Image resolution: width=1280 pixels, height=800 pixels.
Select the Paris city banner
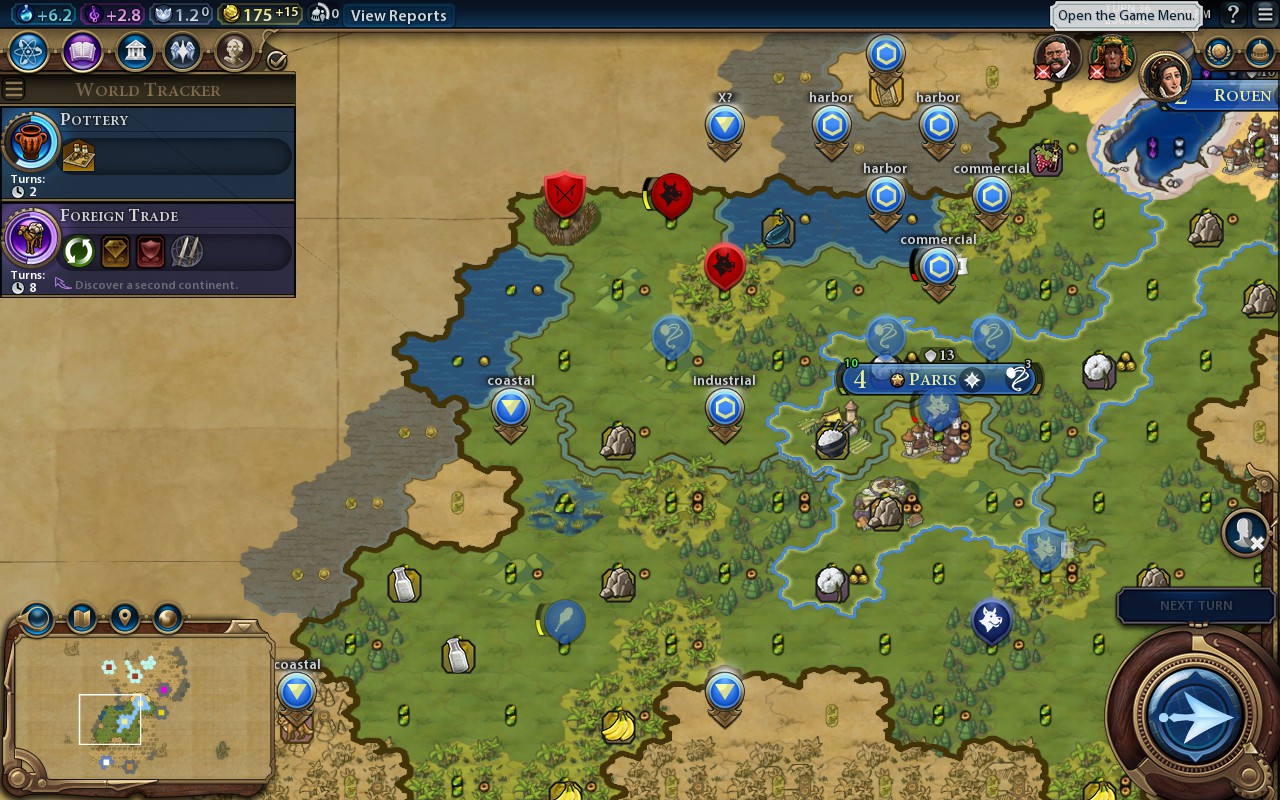click(932, 380)
